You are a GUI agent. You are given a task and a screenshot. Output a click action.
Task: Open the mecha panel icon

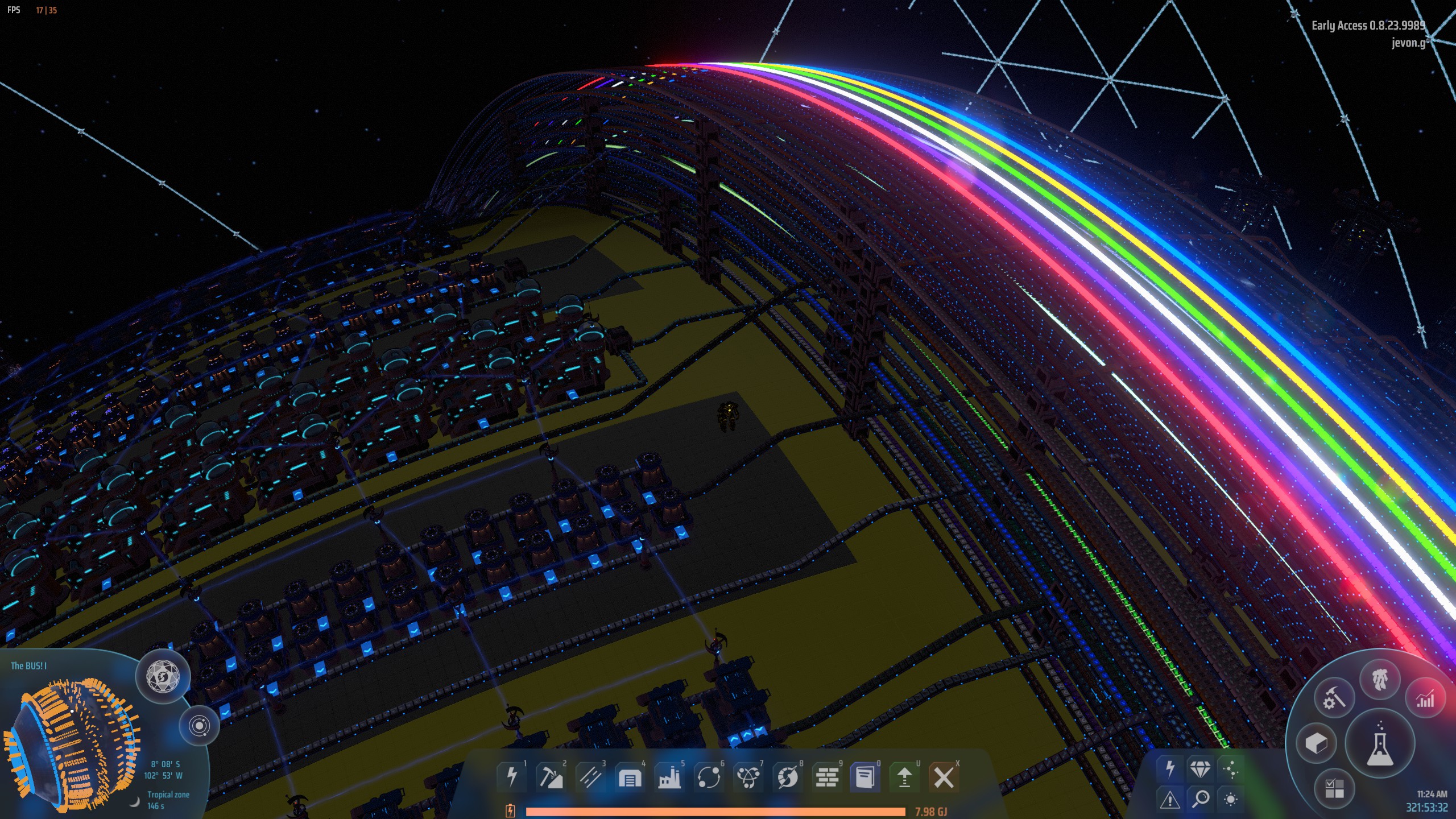coord(1380,680)
